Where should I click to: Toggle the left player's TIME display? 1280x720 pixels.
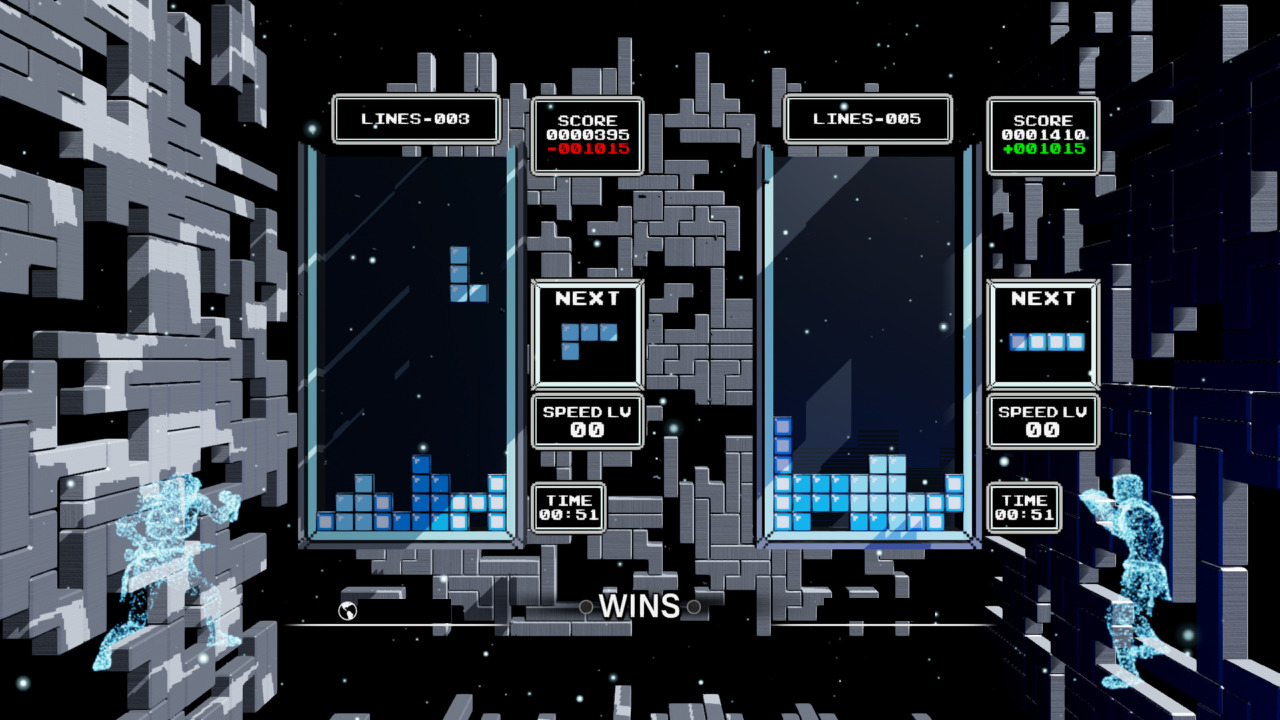pyautogui.click(x=566, y=505)
